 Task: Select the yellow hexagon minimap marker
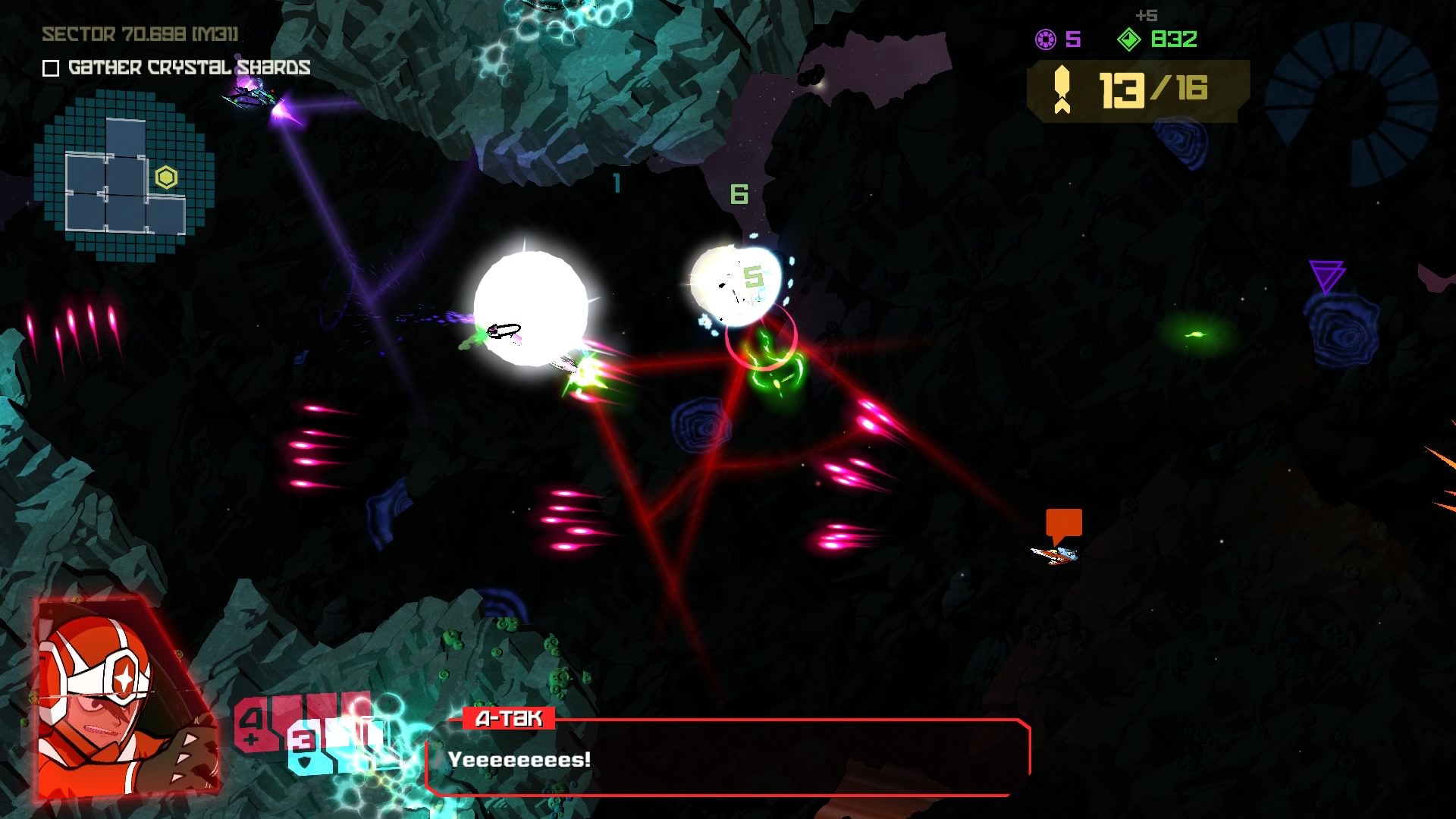[166, 177]
